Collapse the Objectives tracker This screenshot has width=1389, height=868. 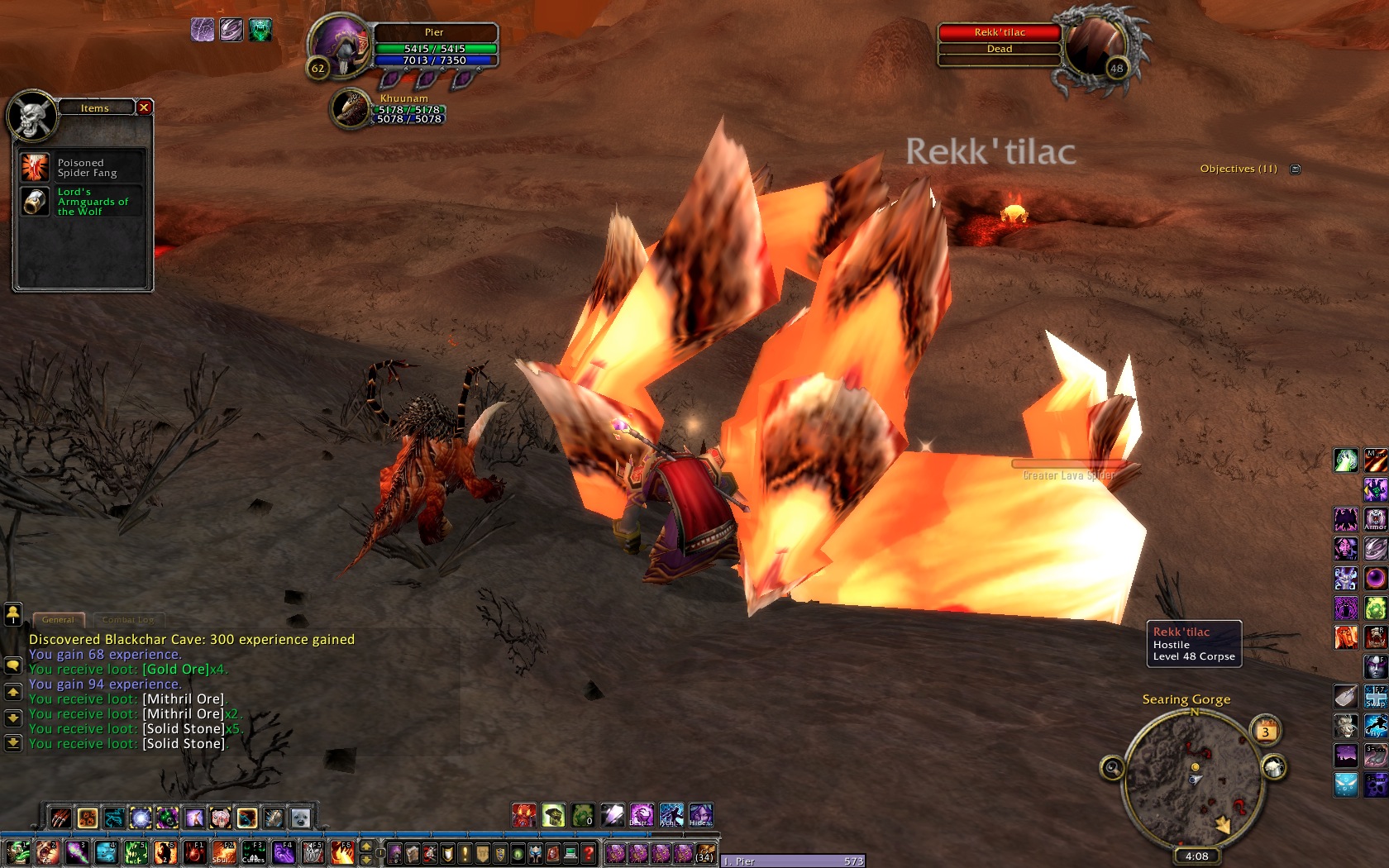(1296, 169)
